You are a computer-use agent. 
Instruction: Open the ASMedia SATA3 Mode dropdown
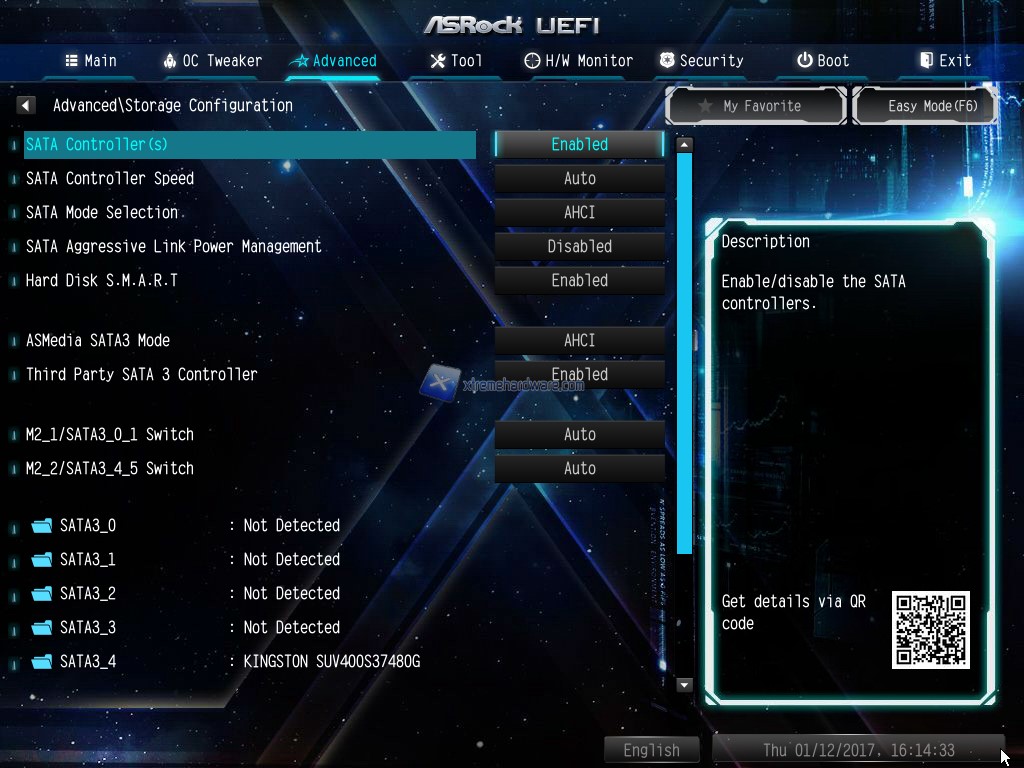(579, 341)
